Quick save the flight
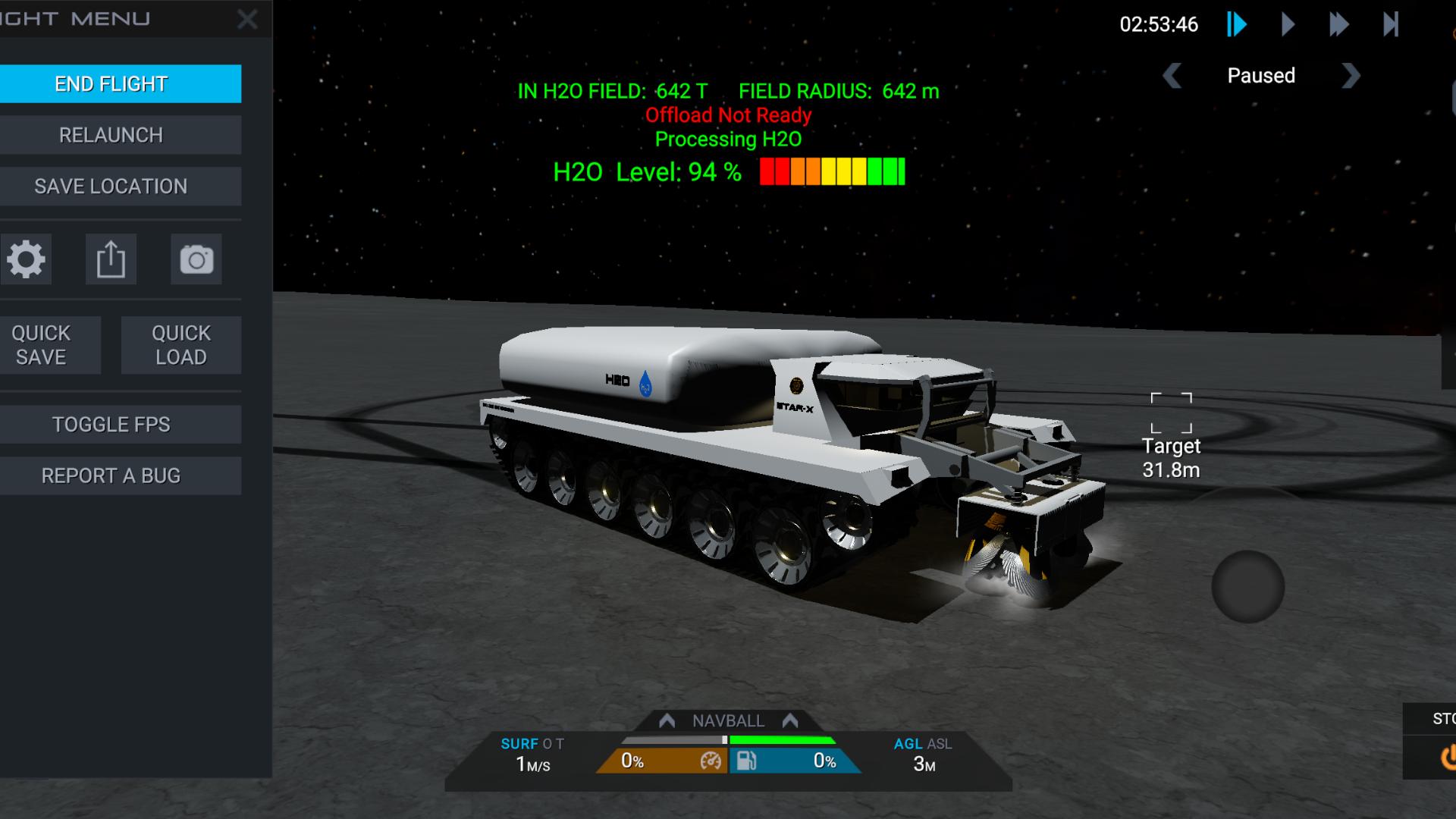Image resolution: width=1456 pixels, height=819 pixels. [42, 345]
